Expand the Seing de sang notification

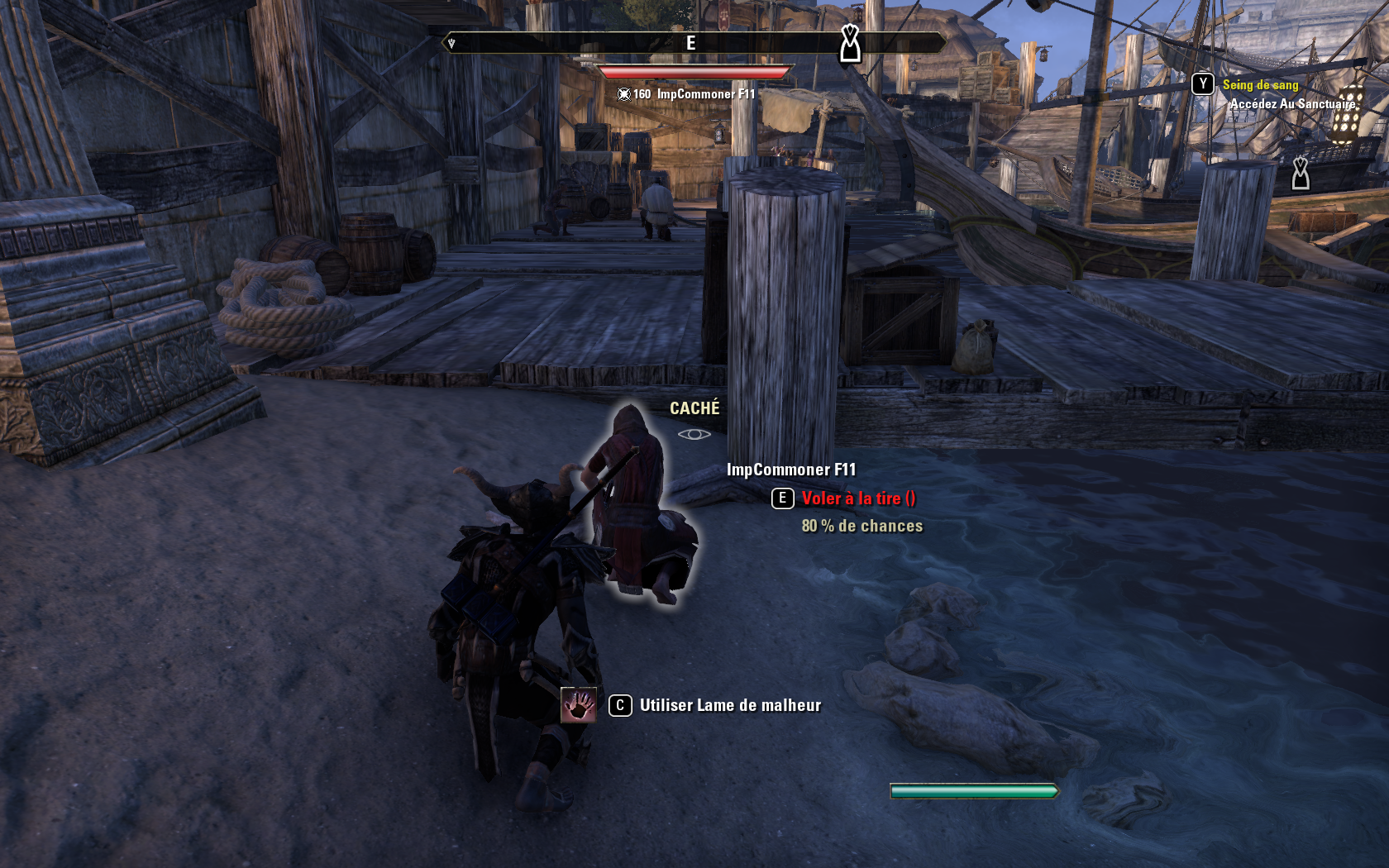click(1259, 83)
